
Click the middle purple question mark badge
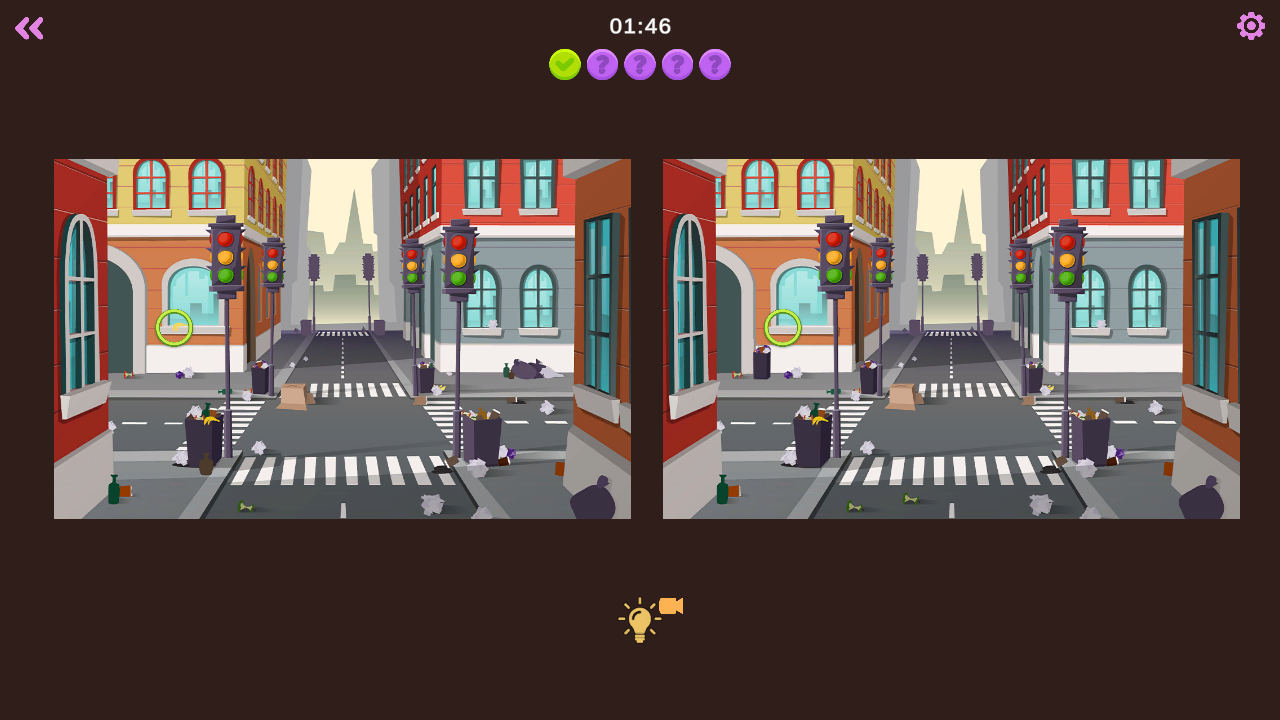tap(640, 65)
